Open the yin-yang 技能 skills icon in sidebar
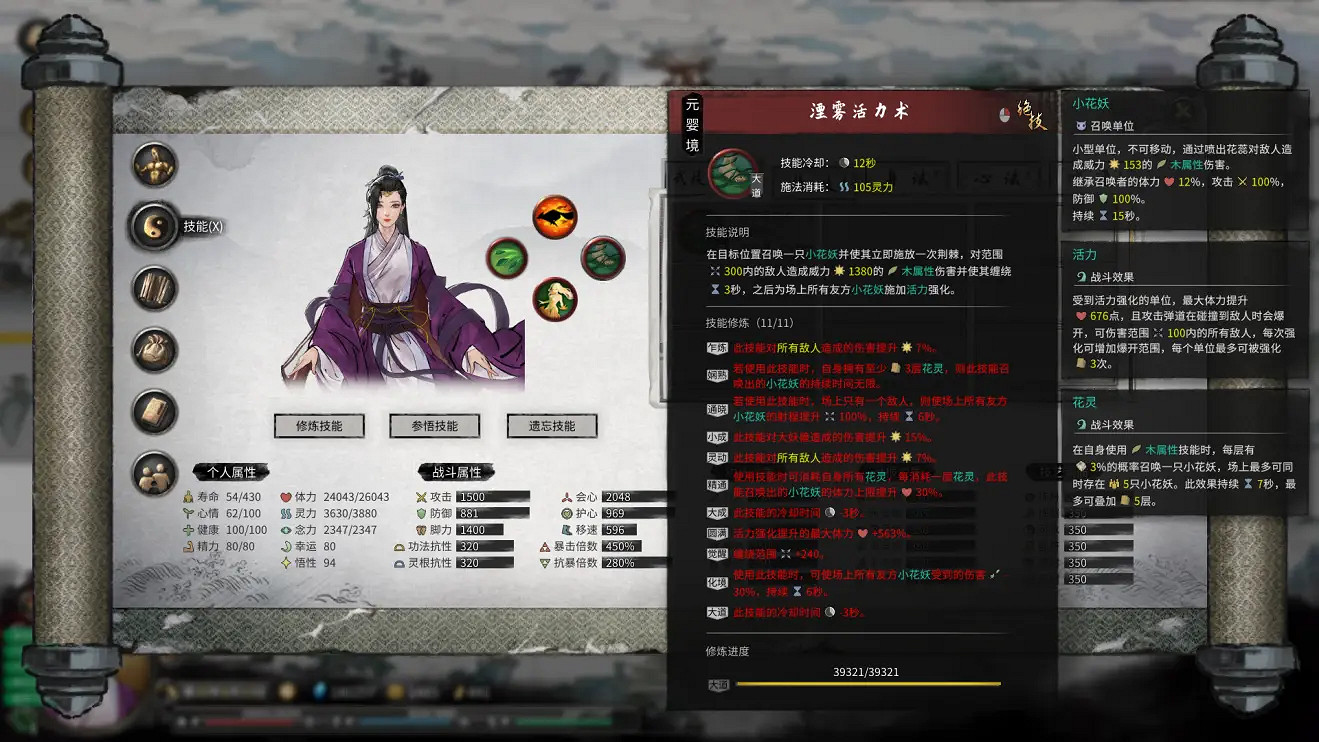1319x742 pixels. [155, 224]
